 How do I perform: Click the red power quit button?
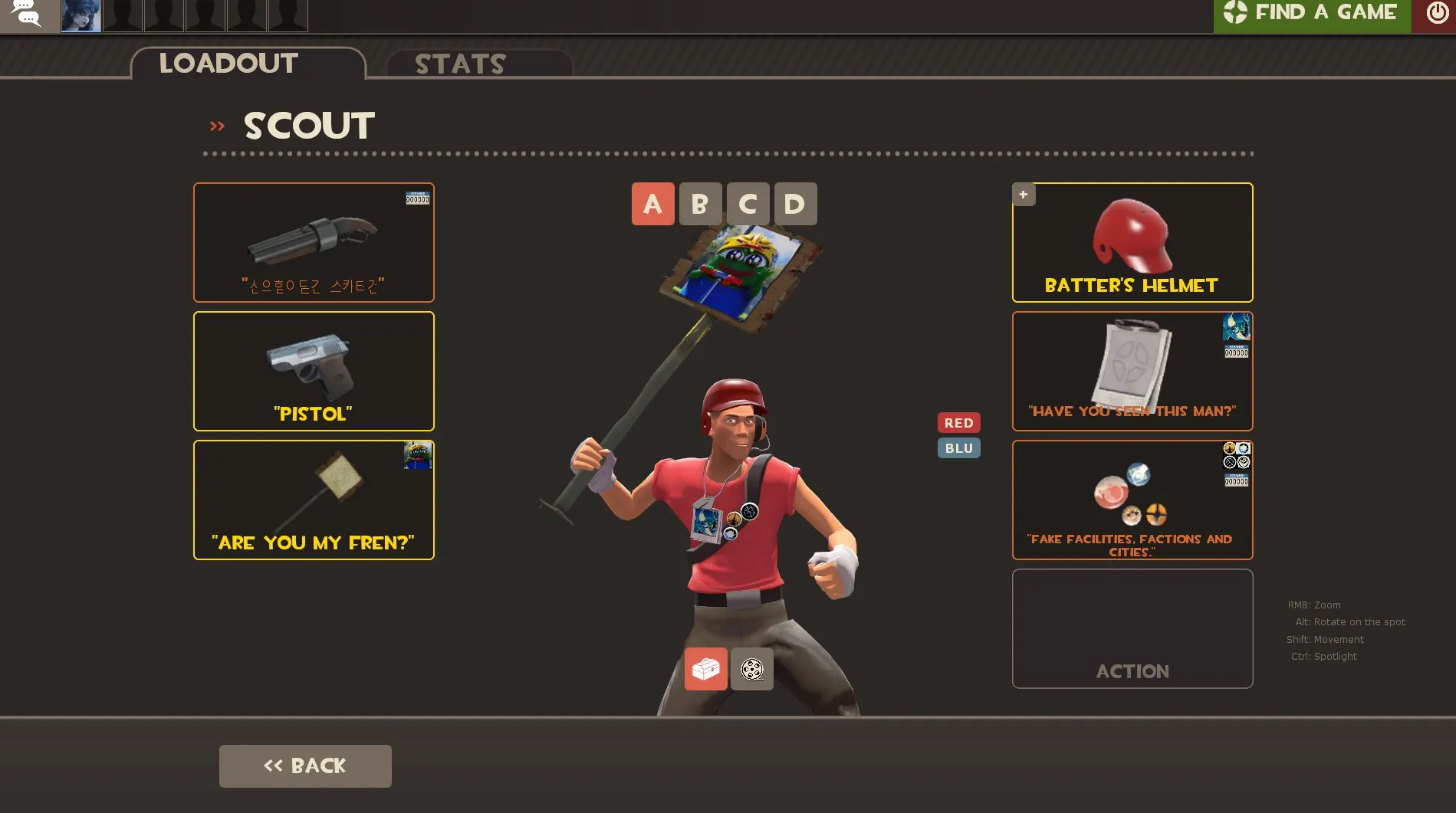click(1436, 14)
